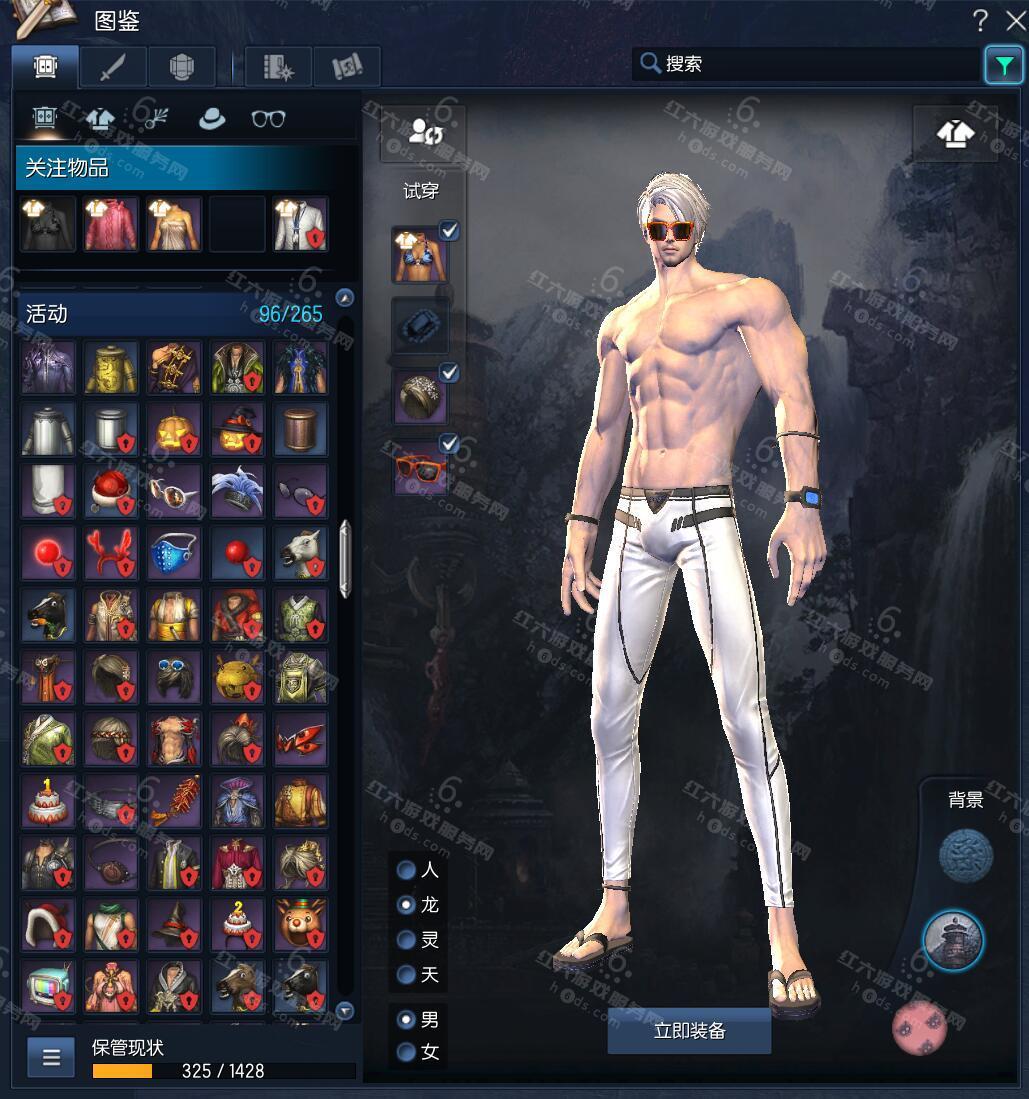The height and width of the screenshot is (1099, 1029).
Task: Close the 图鉴 window
Action: tap(1014, 19)
